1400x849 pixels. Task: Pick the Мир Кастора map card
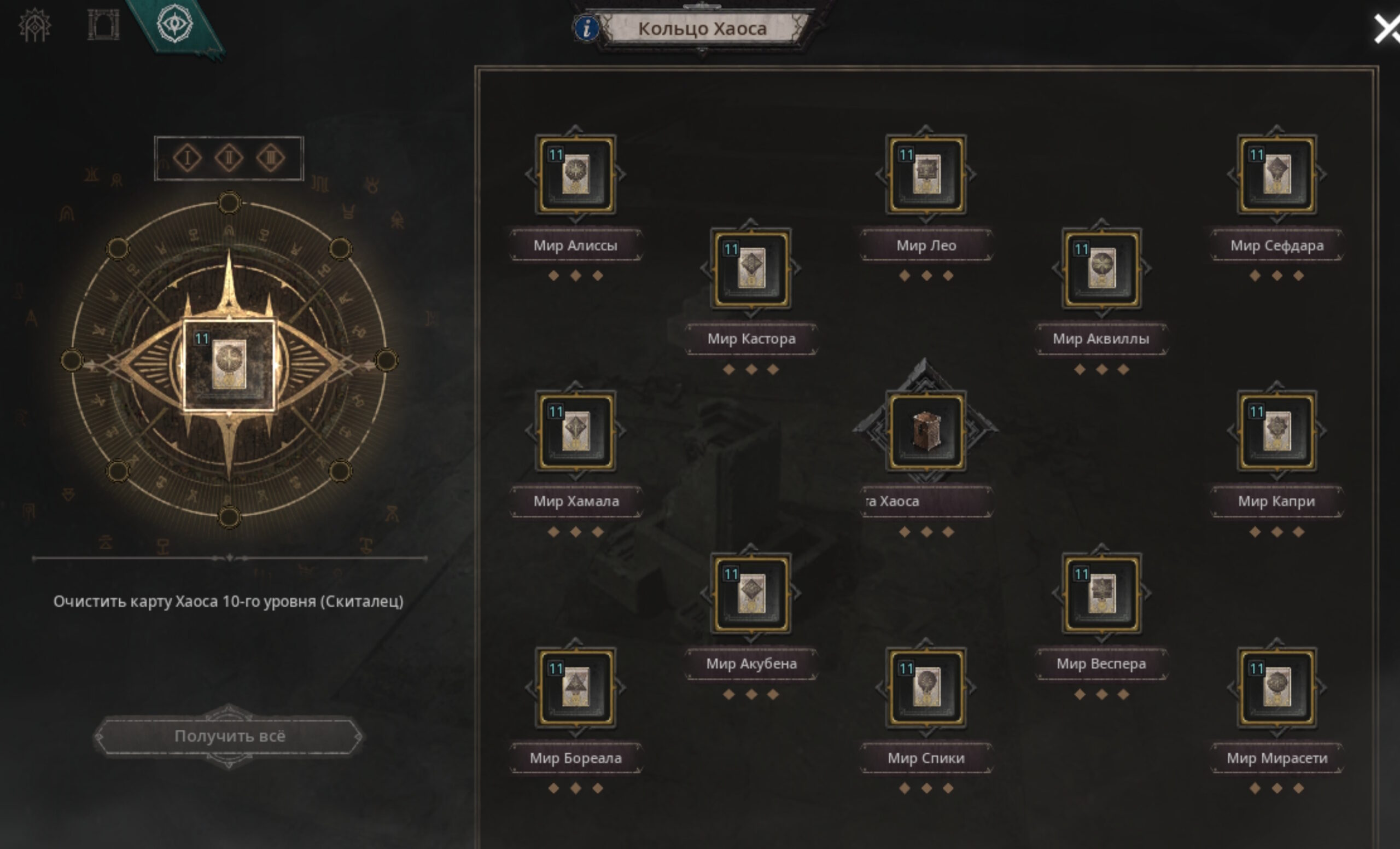point(750,268)
